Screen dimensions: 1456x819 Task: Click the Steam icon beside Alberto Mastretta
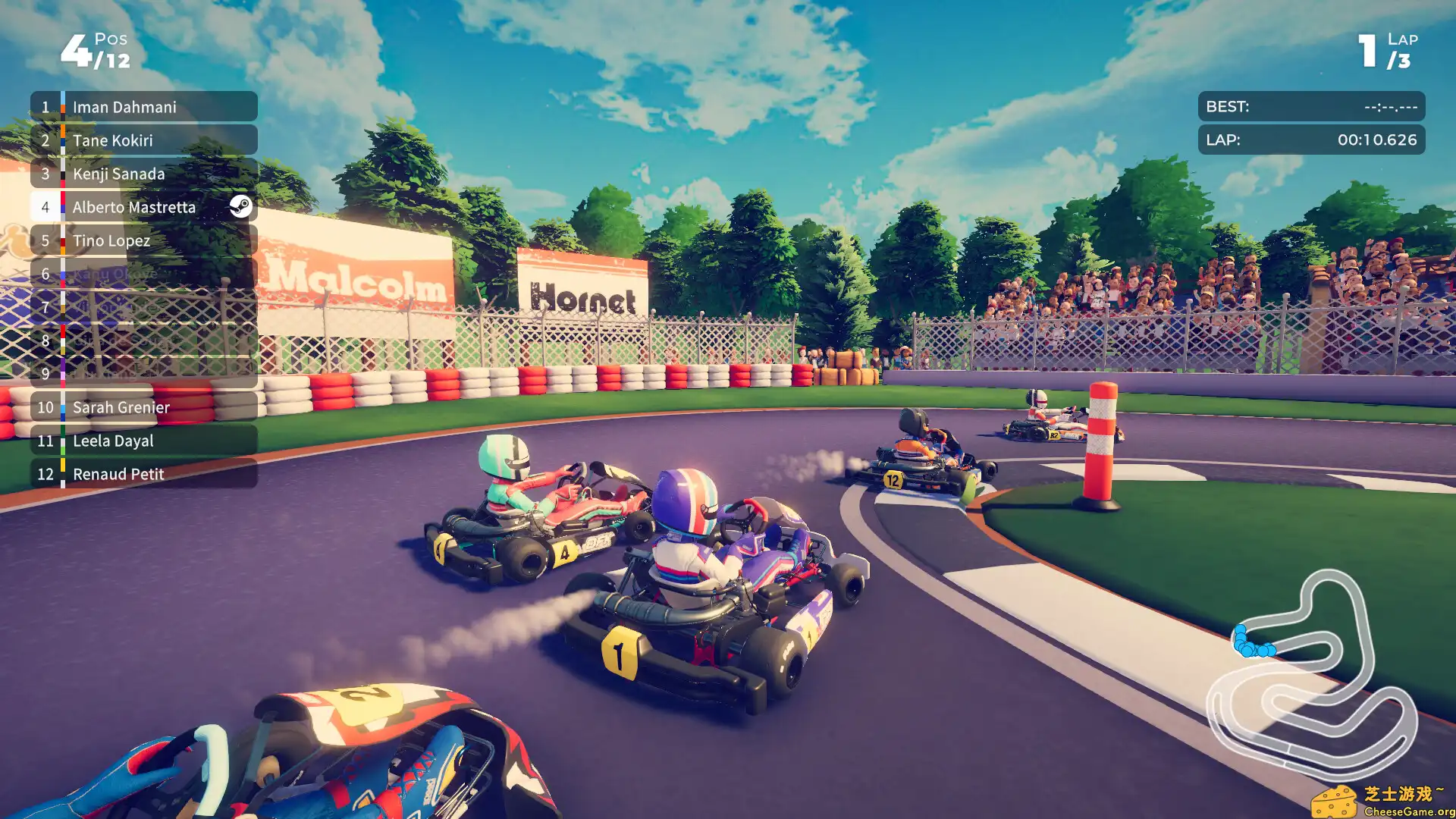[240, 206]
